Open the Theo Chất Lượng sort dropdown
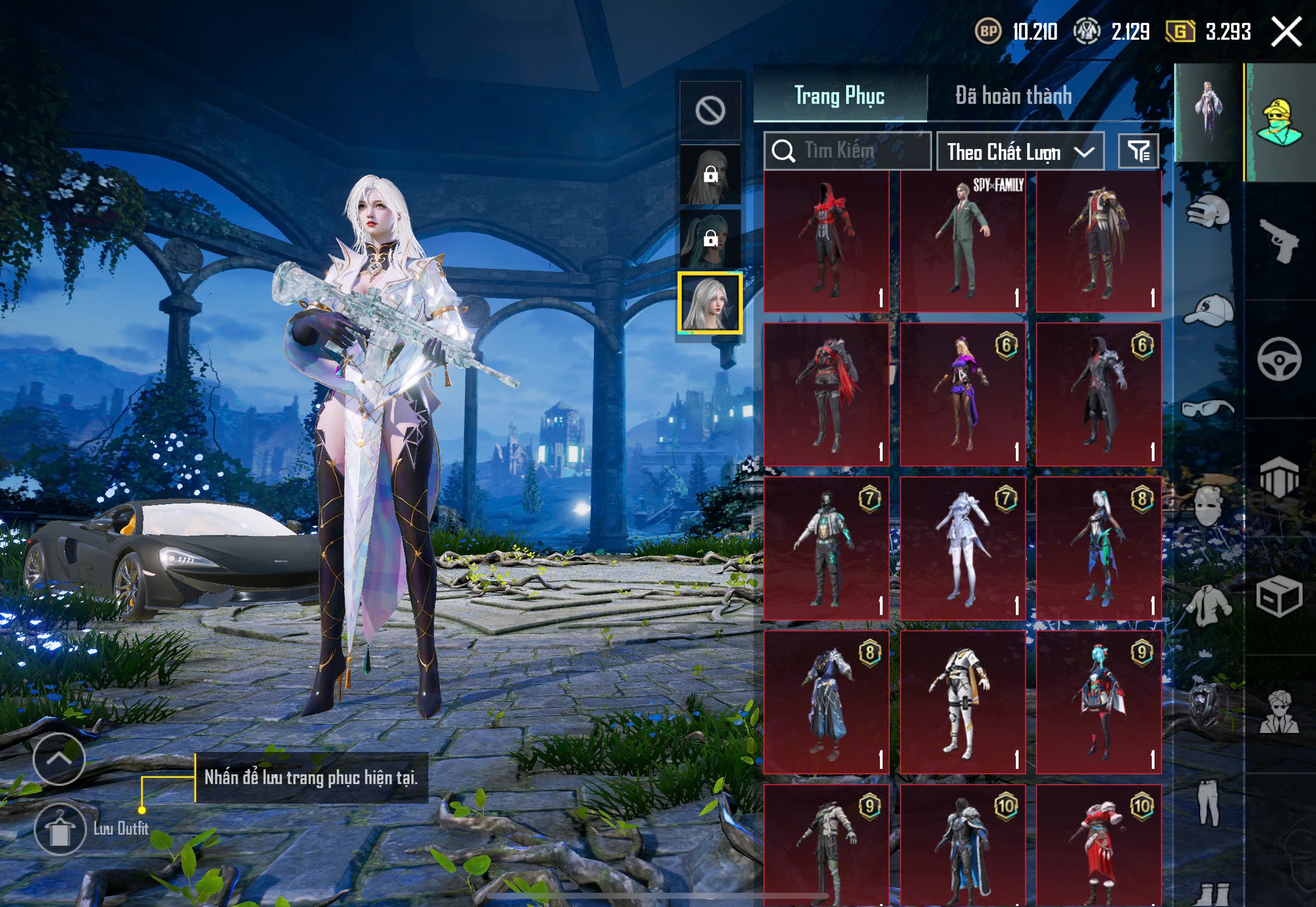 click(1020, 152)
